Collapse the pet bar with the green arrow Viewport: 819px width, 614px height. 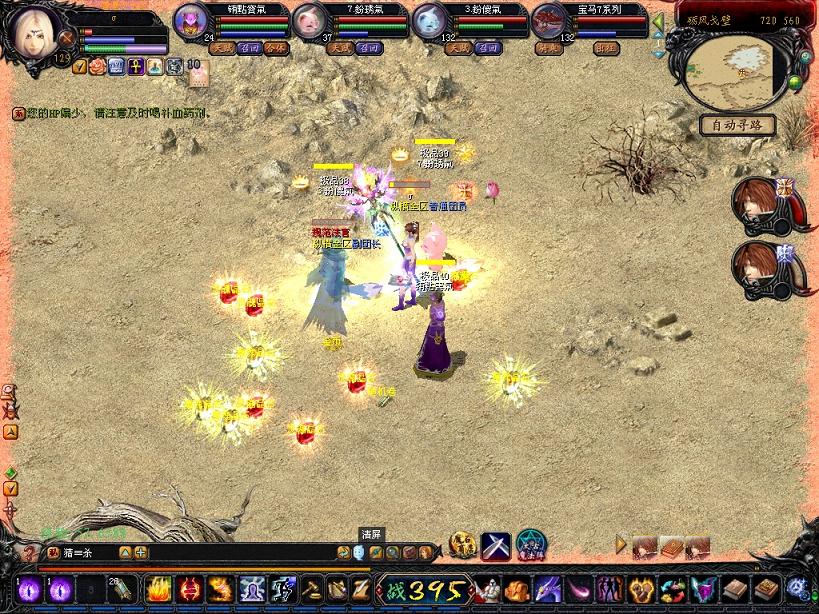point(658,20)
